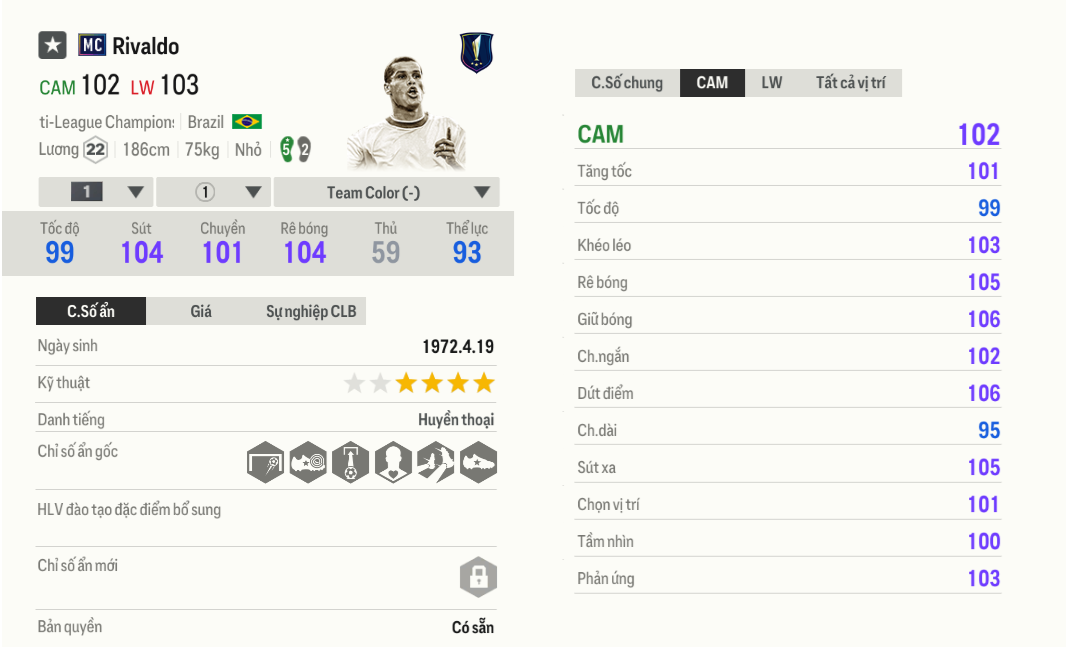Select the CAM position tab
The height and width of the screenshot is (647, 1066).
click(712, 83)
